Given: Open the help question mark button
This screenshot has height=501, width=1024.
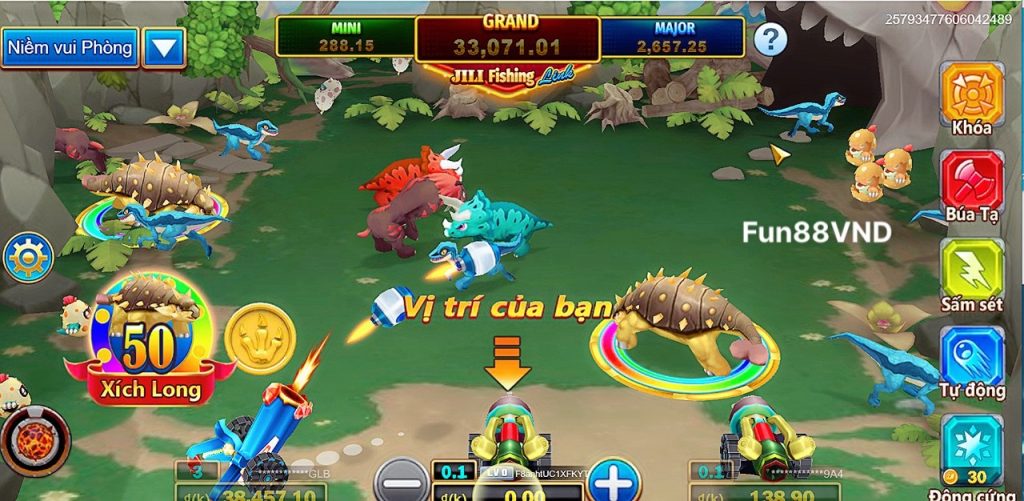Looking at the screenshot, I should point(770,40).
